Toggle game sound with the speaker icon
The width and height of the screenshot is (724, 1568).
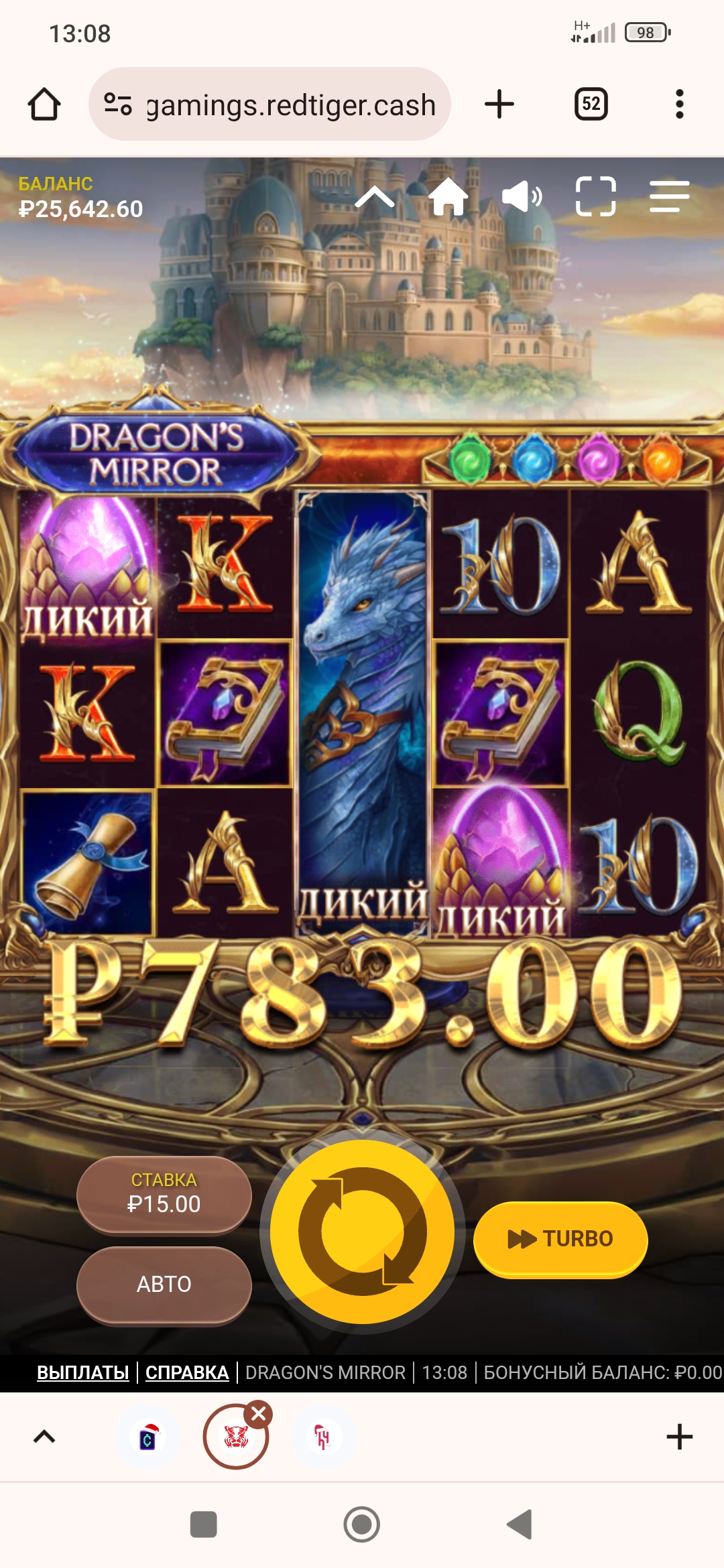click(522, 197)
